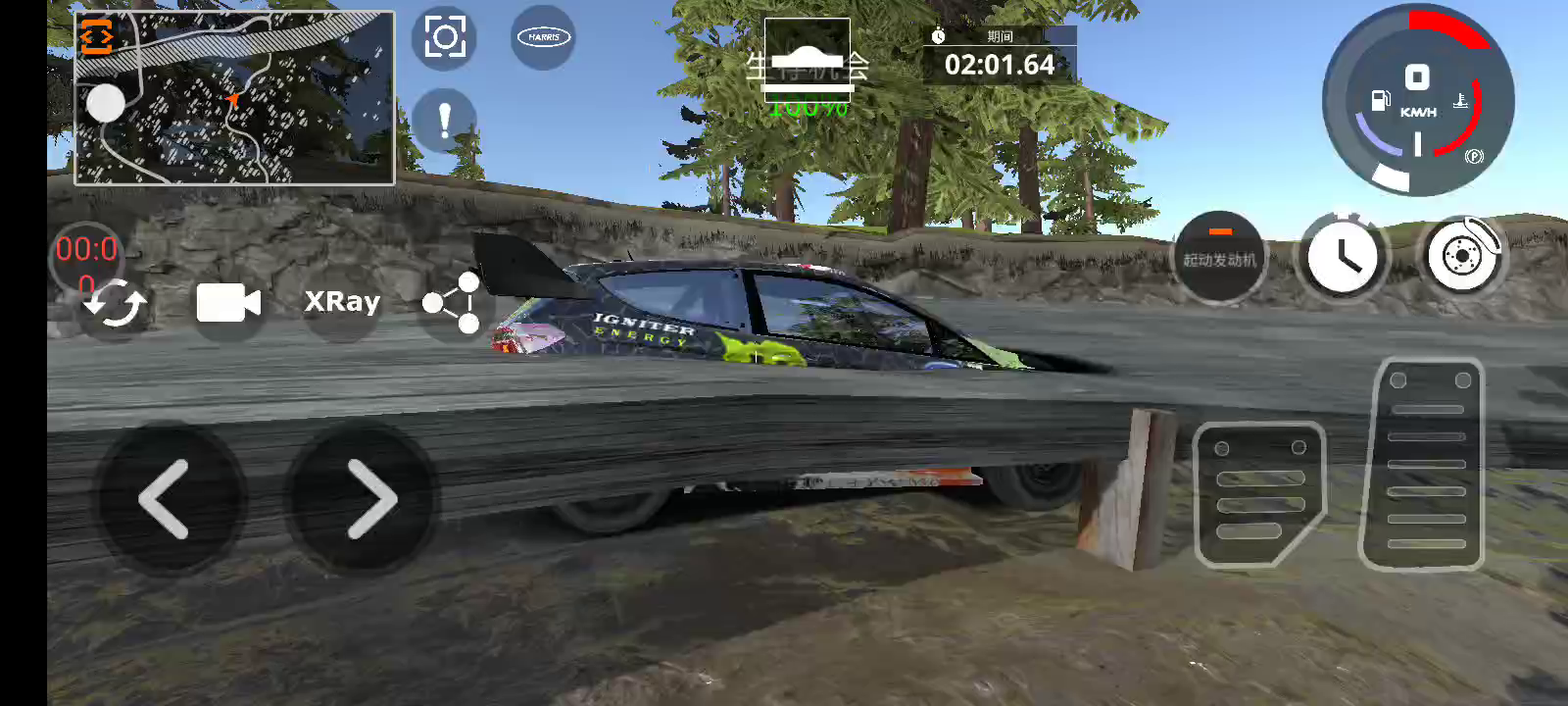Tap the orange code-bracket icon
The height and width of the screenshot is (706, 1568).
click(96, 37)
